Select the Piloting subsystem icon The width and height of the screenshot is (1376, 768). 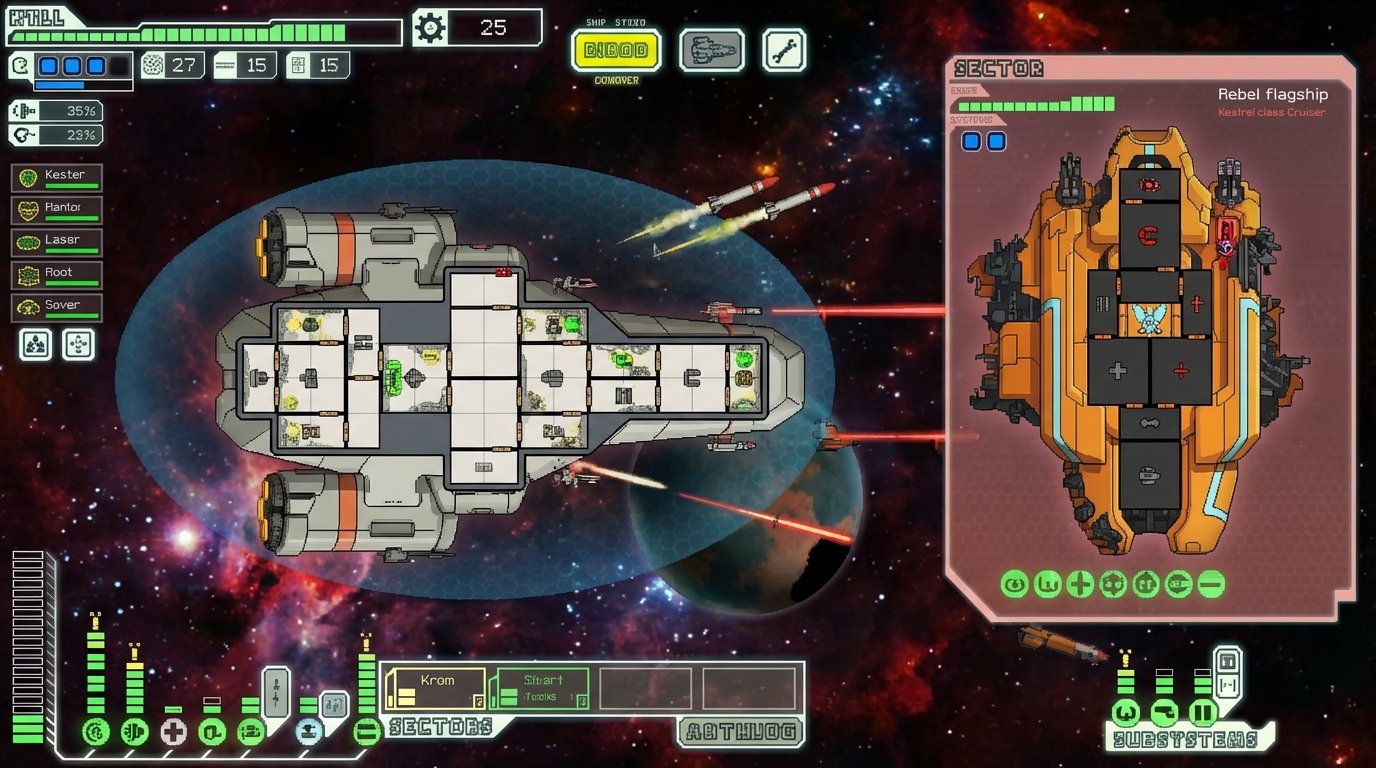point(1126,713)
